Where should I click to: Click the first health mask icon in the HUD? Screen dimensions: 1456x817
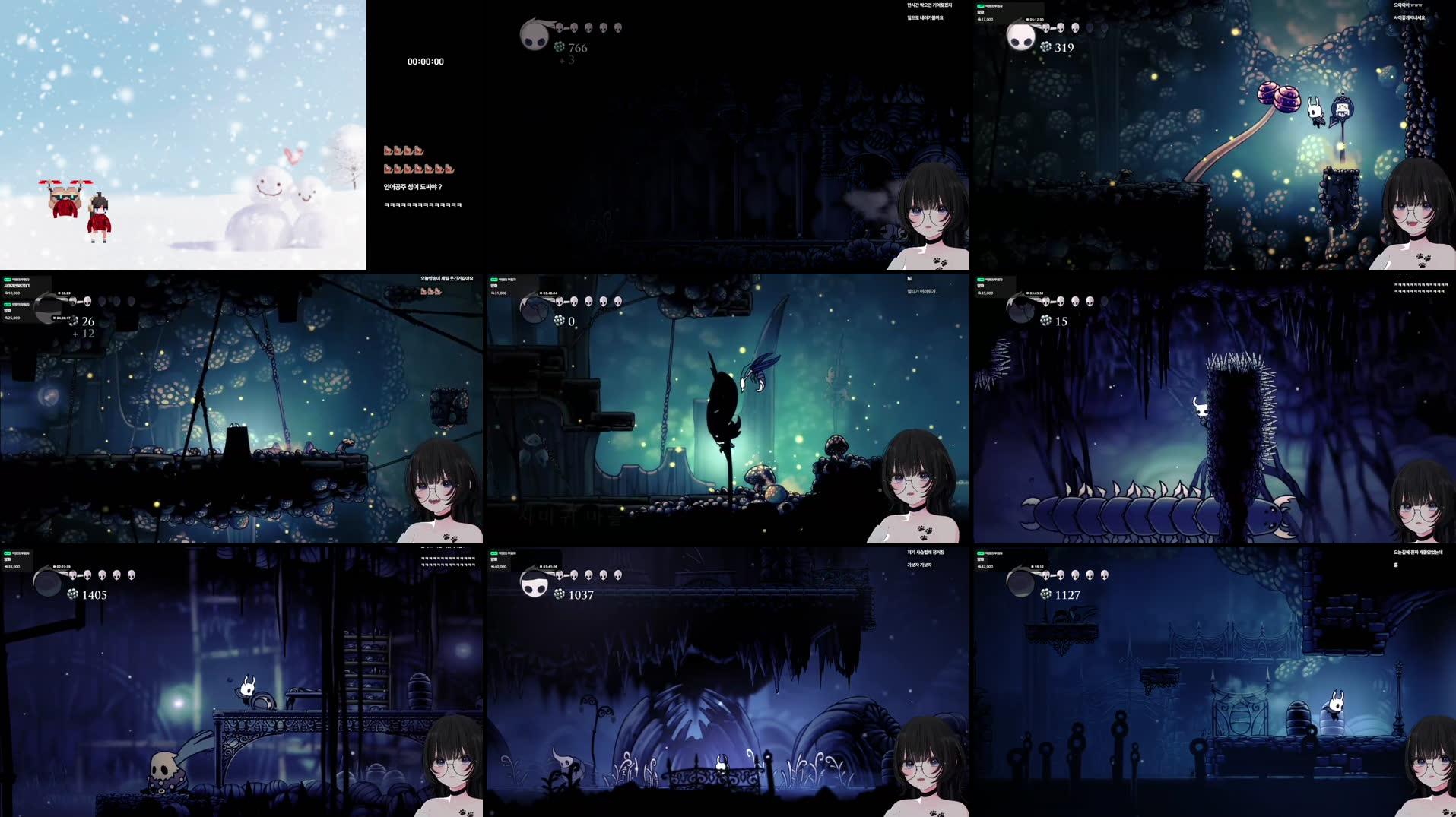coord(559,27)
